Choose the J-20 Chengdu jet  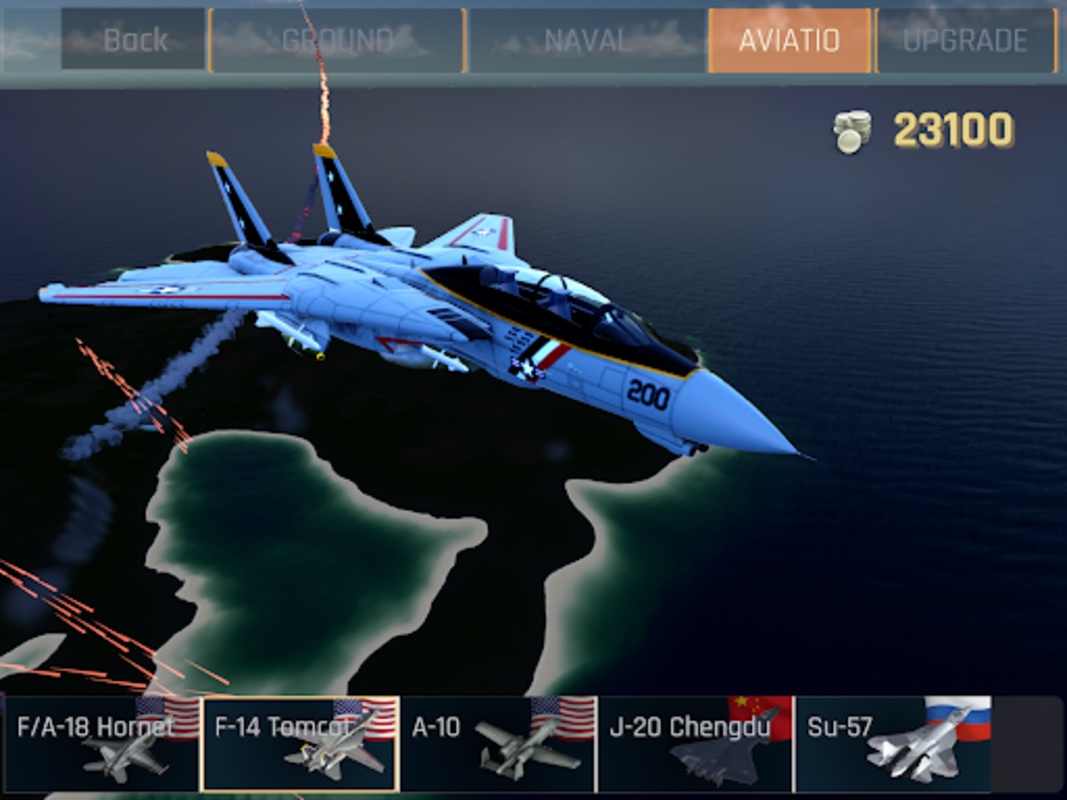click(695, 744)
